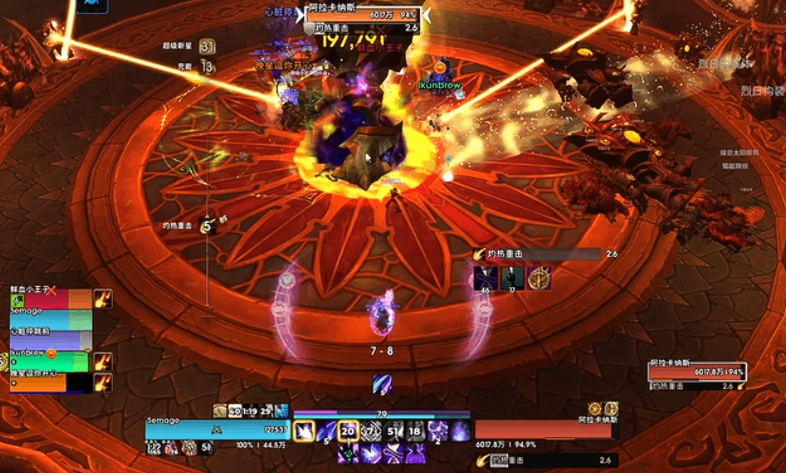
Task: Activate the gold-bordered ability showing cooldown 20
Action: click(x=349, y=432)
